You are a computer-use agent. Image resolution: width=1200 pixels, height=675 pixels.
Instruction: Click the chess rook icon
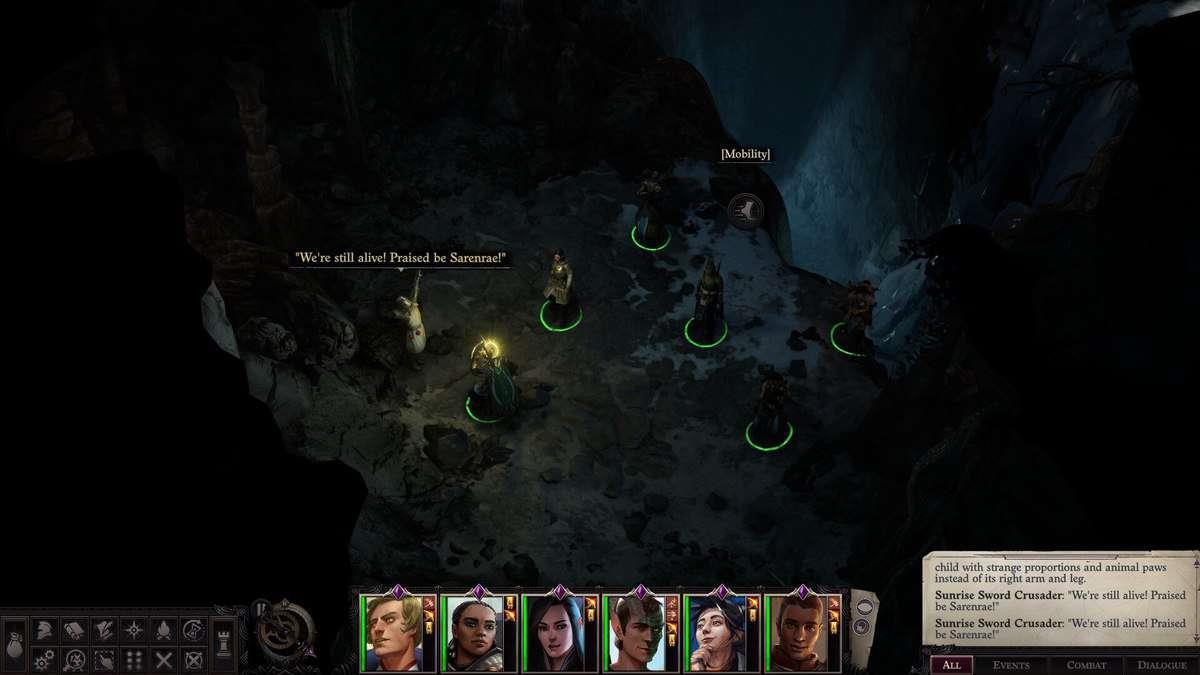(x=223, y=645)
